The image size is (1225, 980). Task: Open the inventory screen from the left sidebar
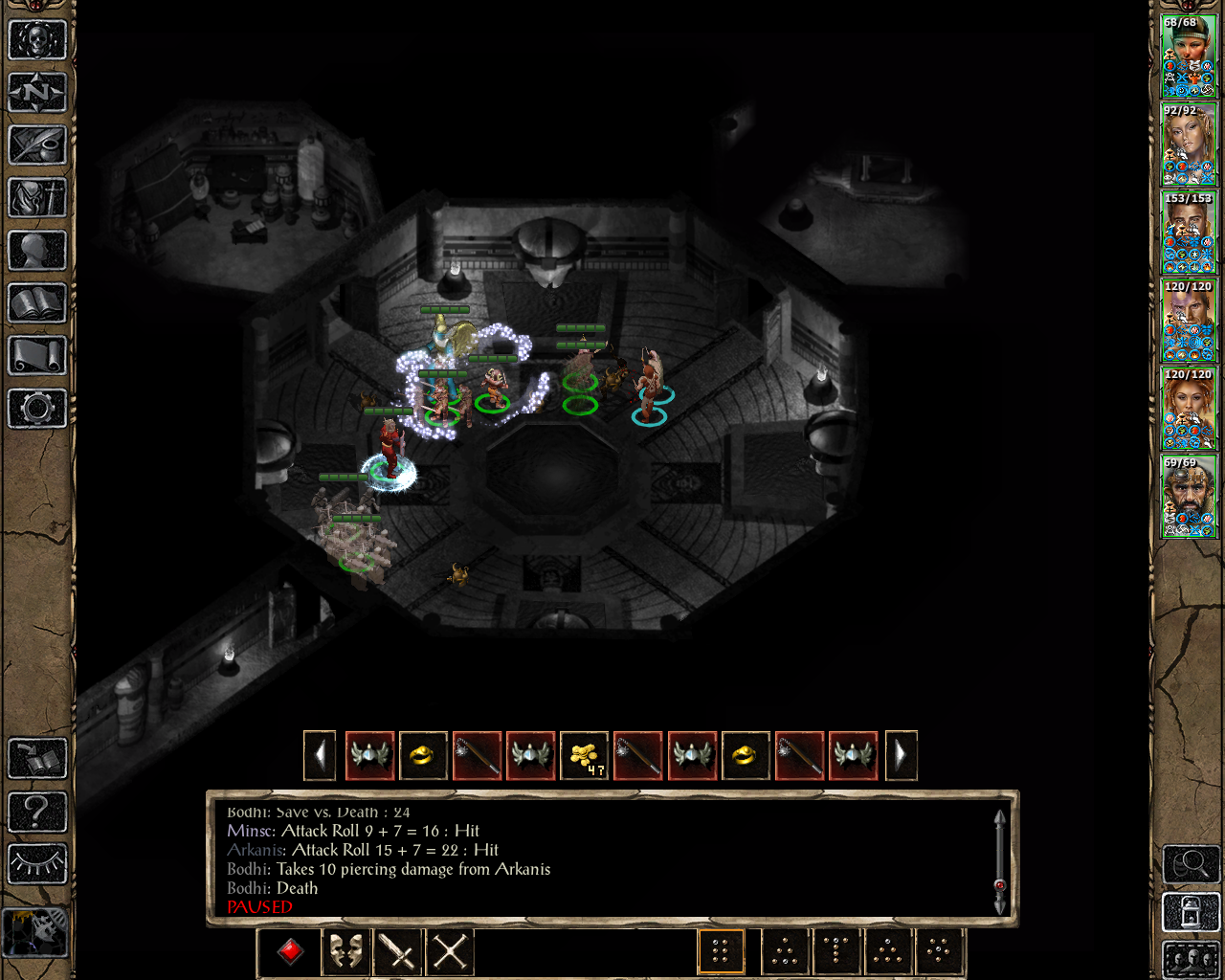37,198
